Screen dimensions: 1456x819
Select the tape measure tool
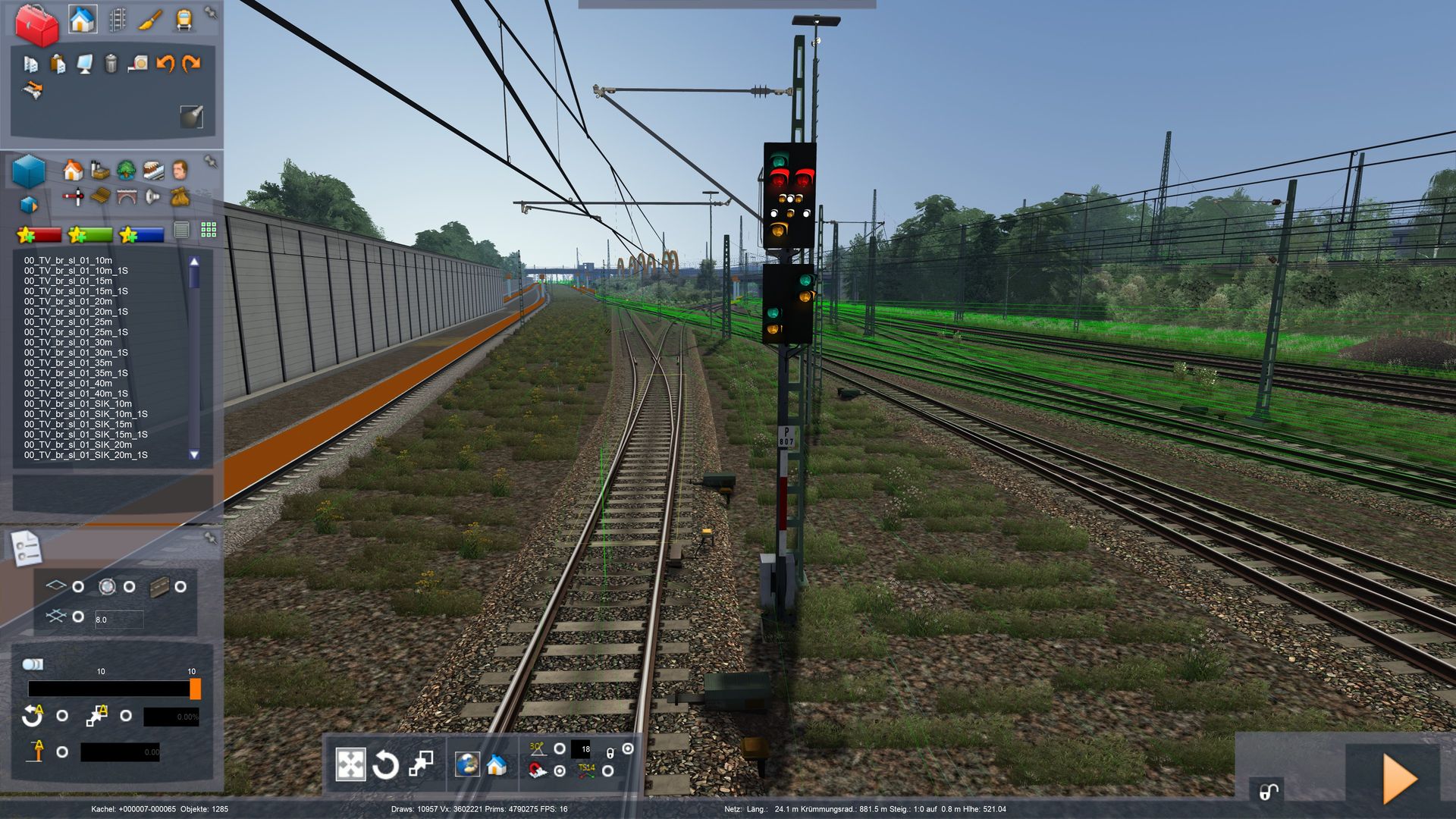point(138,64)
